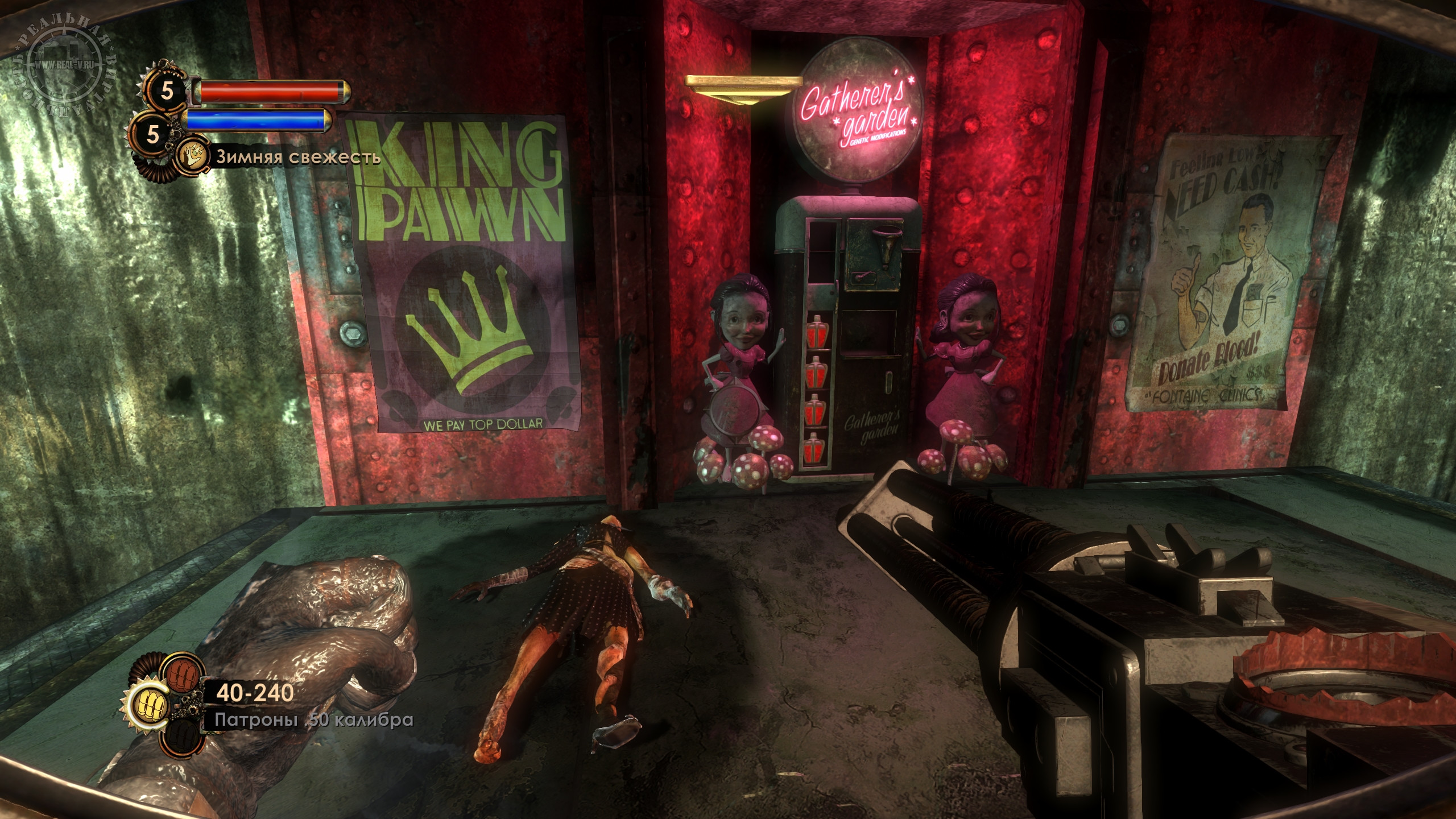Use an EVE hypo from the blue bar counter
Viewport: 1456px width, 819px height.
152,134
